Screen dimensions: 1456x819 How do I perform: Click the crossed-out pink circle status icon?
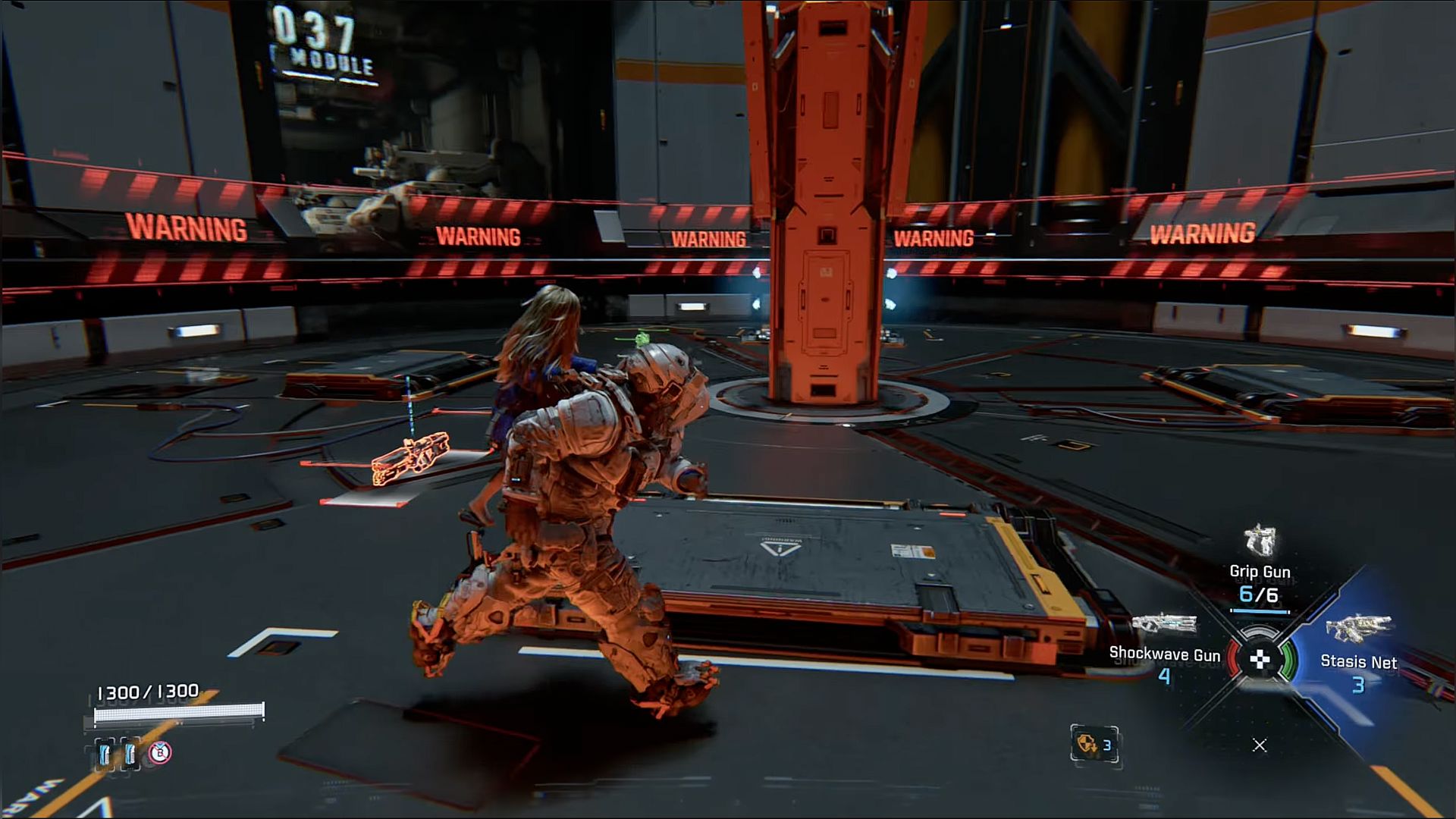click(x=160, y=752)
